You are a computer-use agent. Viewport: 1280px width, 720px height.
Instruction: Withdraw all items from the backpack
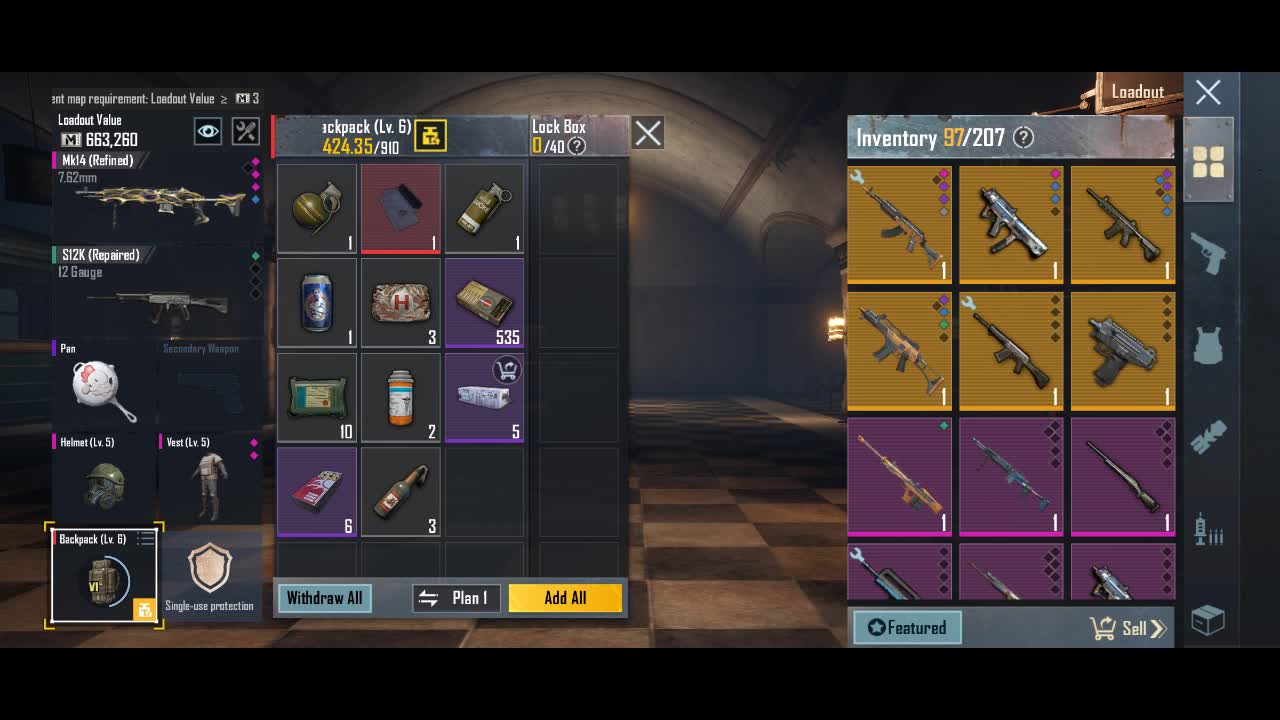[324, 598]
